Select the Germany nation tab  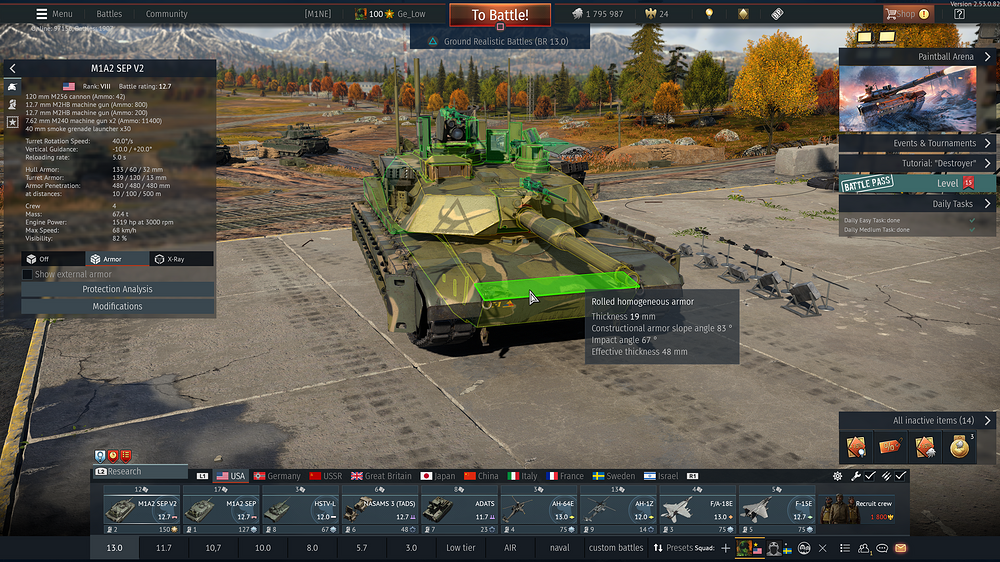(277, 476)
